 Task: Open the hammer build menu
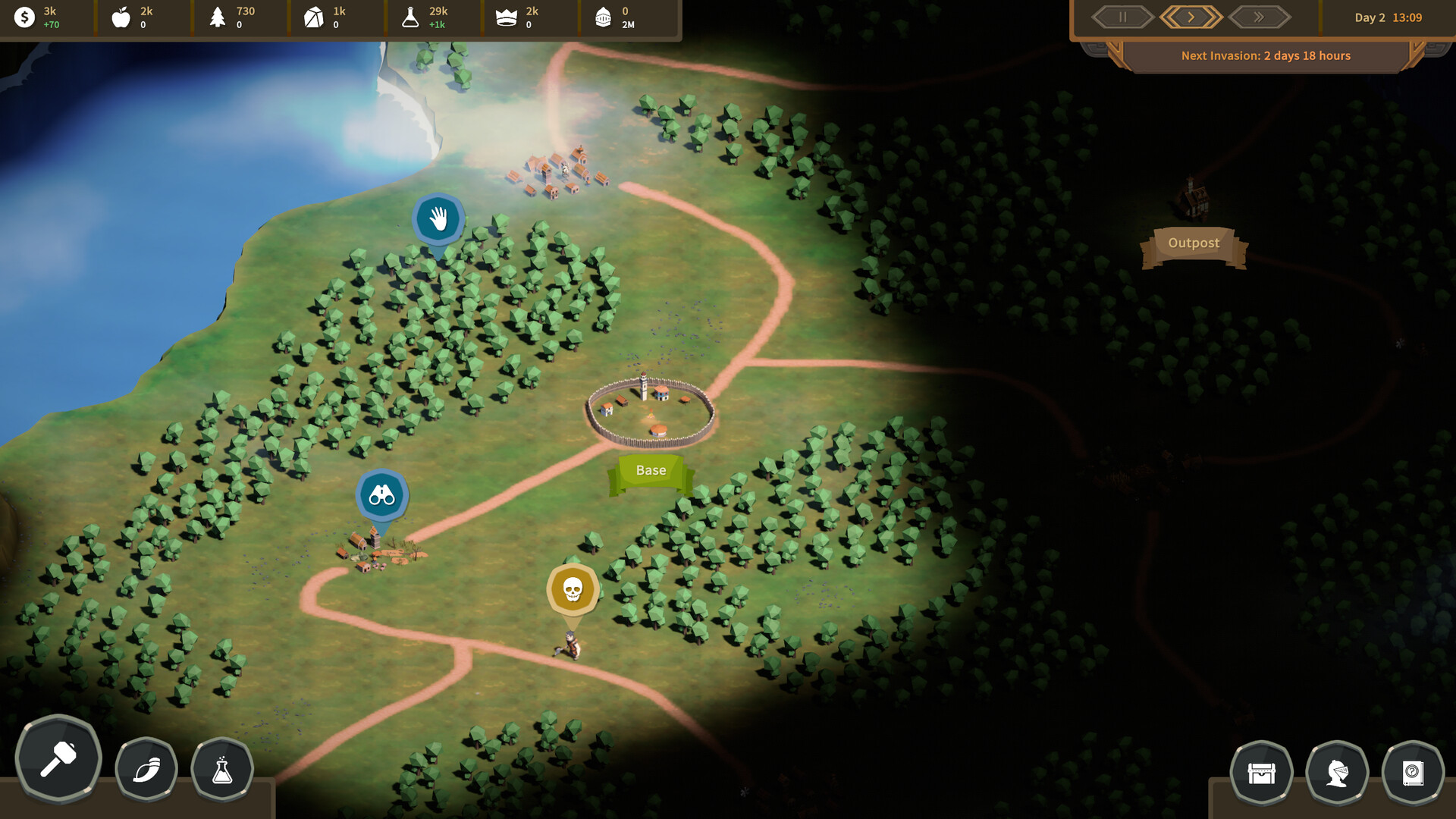[x=58, y=758]
